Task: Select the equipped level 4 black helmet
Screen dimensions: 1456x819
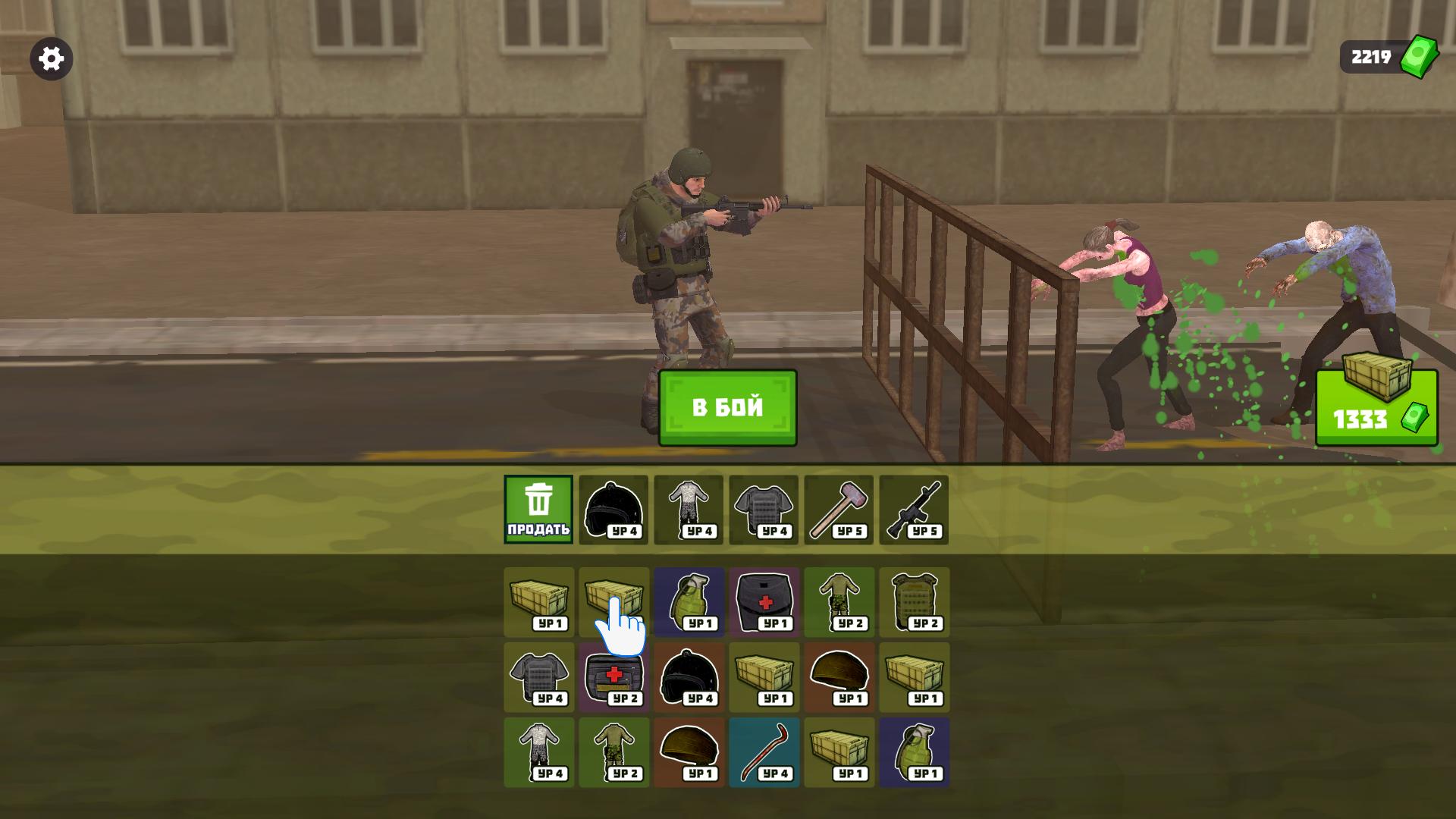Action: 613,508
